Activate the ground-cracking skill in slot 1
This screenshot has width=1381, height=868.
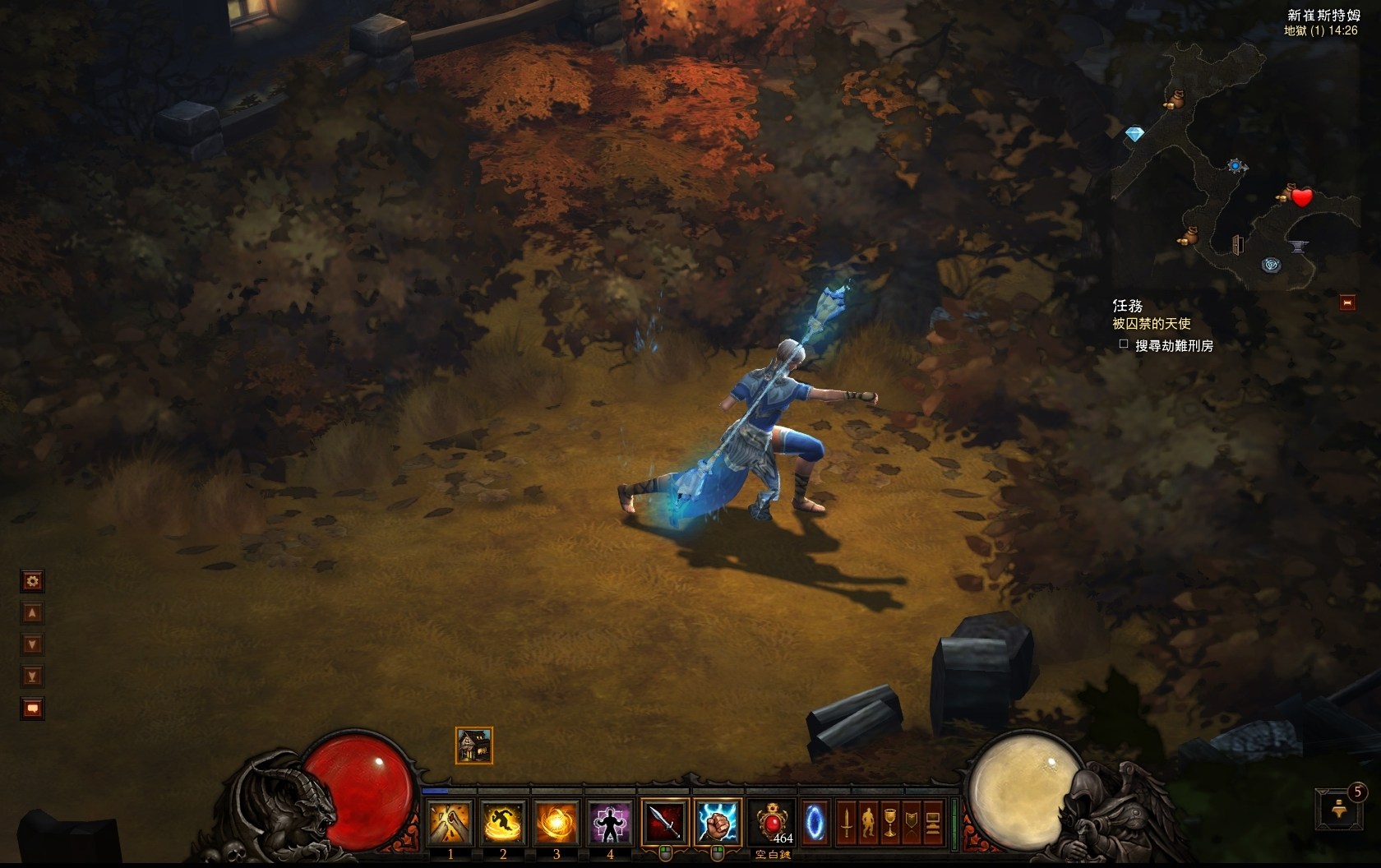(450, 823)
